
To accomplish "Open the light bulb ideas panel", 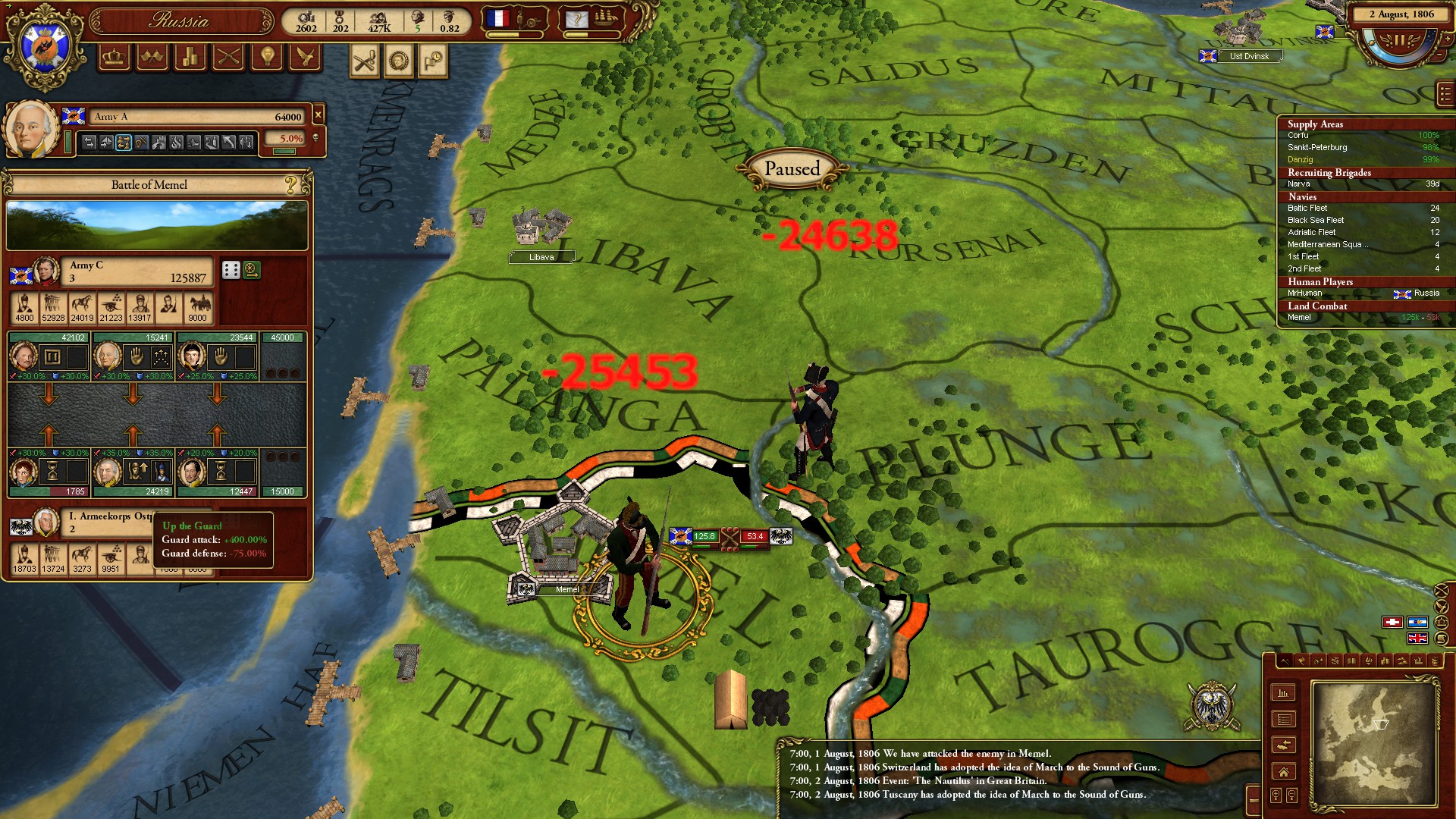I will [267, 58].
